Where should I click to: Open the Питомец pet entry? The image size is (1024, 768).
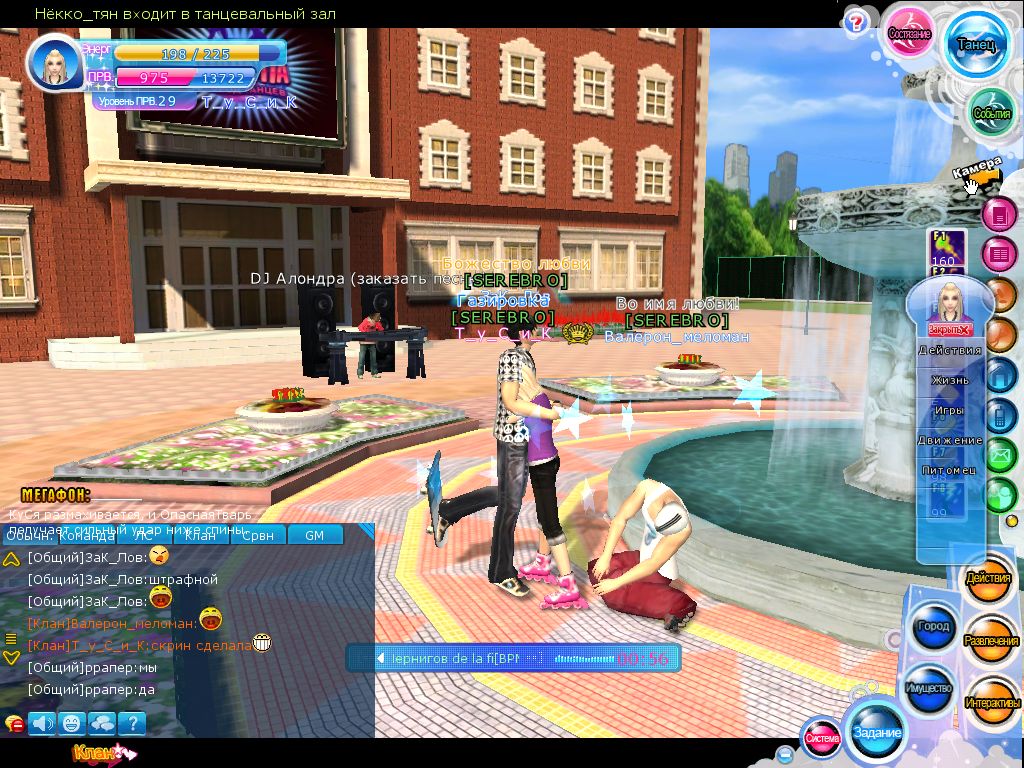pos(950,468)
